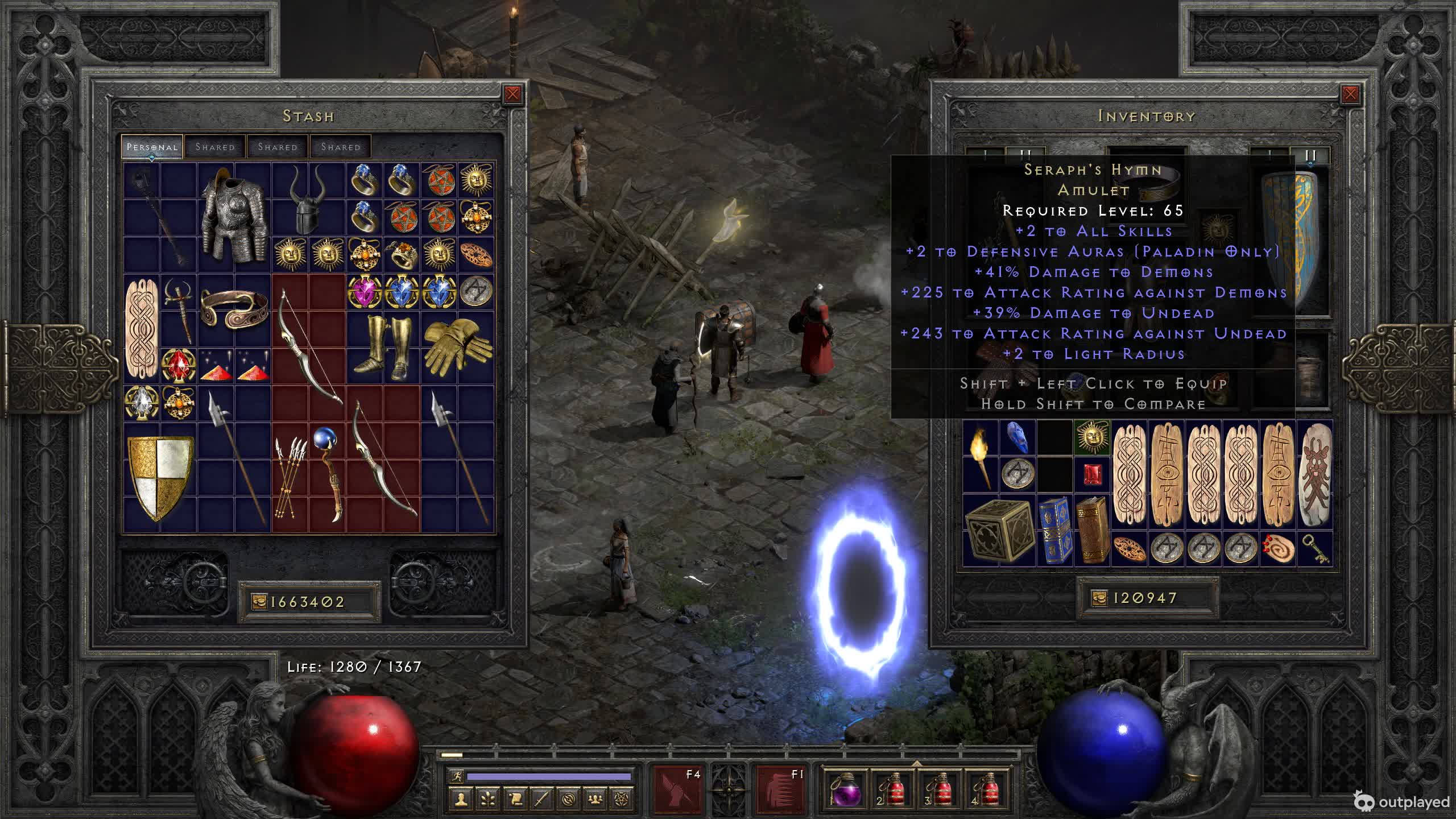This screenshot has height=819, width=1456.
Task: Click the stash gold withdraw button
Action: [x=259, y=602]
